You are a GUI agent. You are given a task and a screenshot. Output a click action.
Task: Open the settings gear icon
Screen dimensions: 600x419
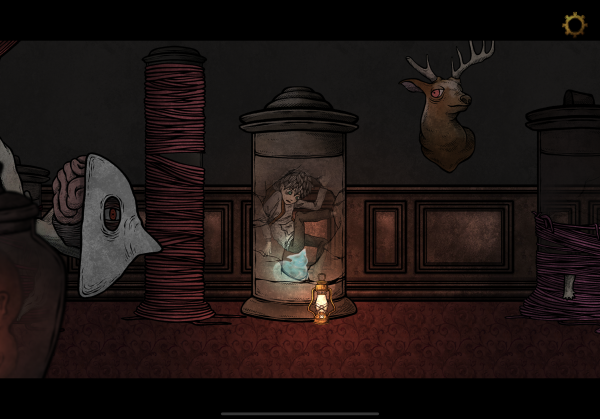pos(575,24)
